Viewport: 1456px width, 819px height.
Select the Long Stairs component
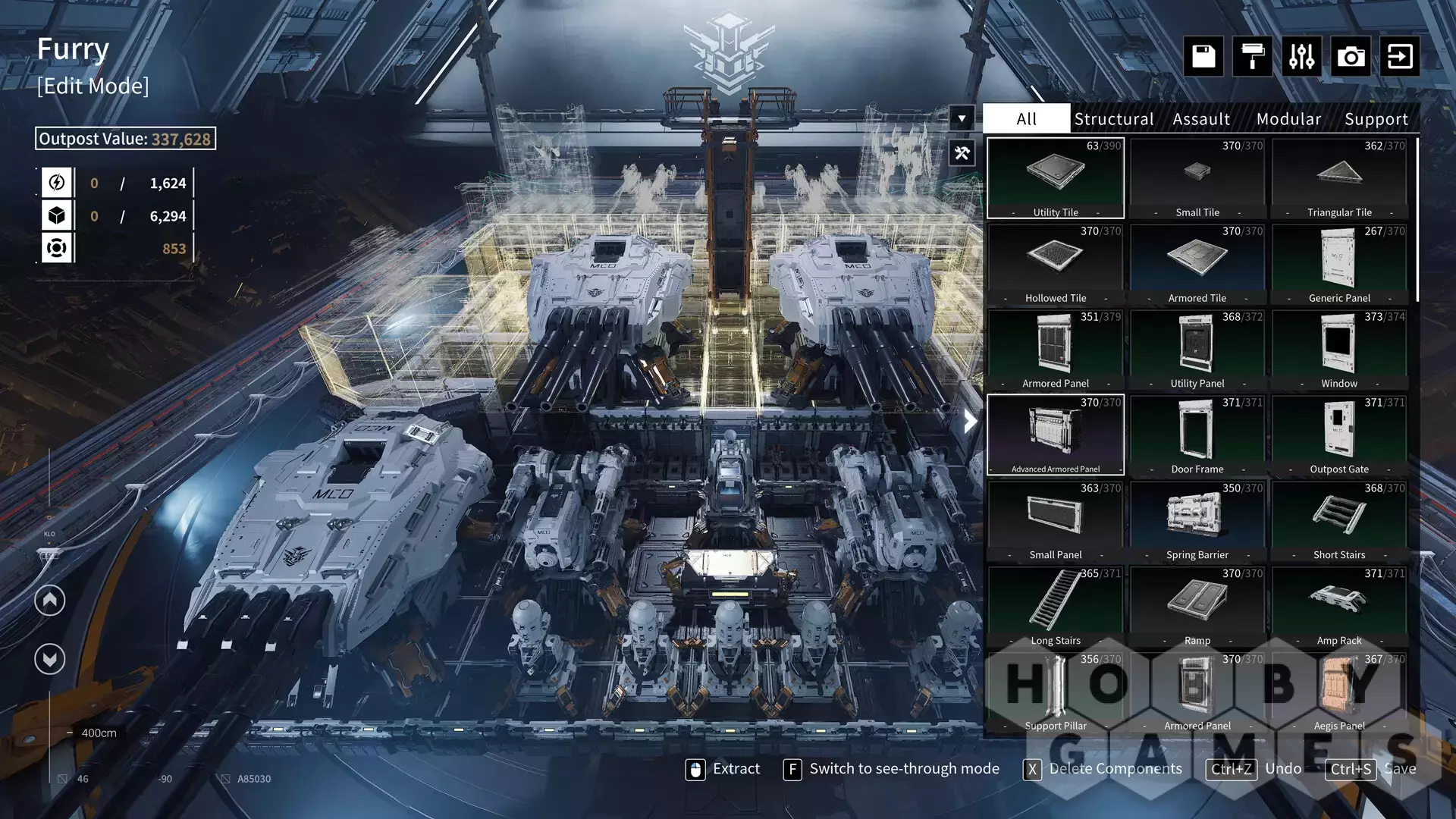[x=1055, y=606]
